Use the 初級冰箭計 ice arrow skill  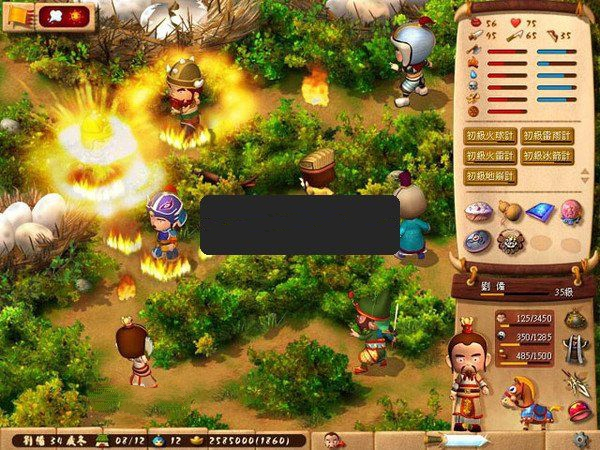click(547, 156)
